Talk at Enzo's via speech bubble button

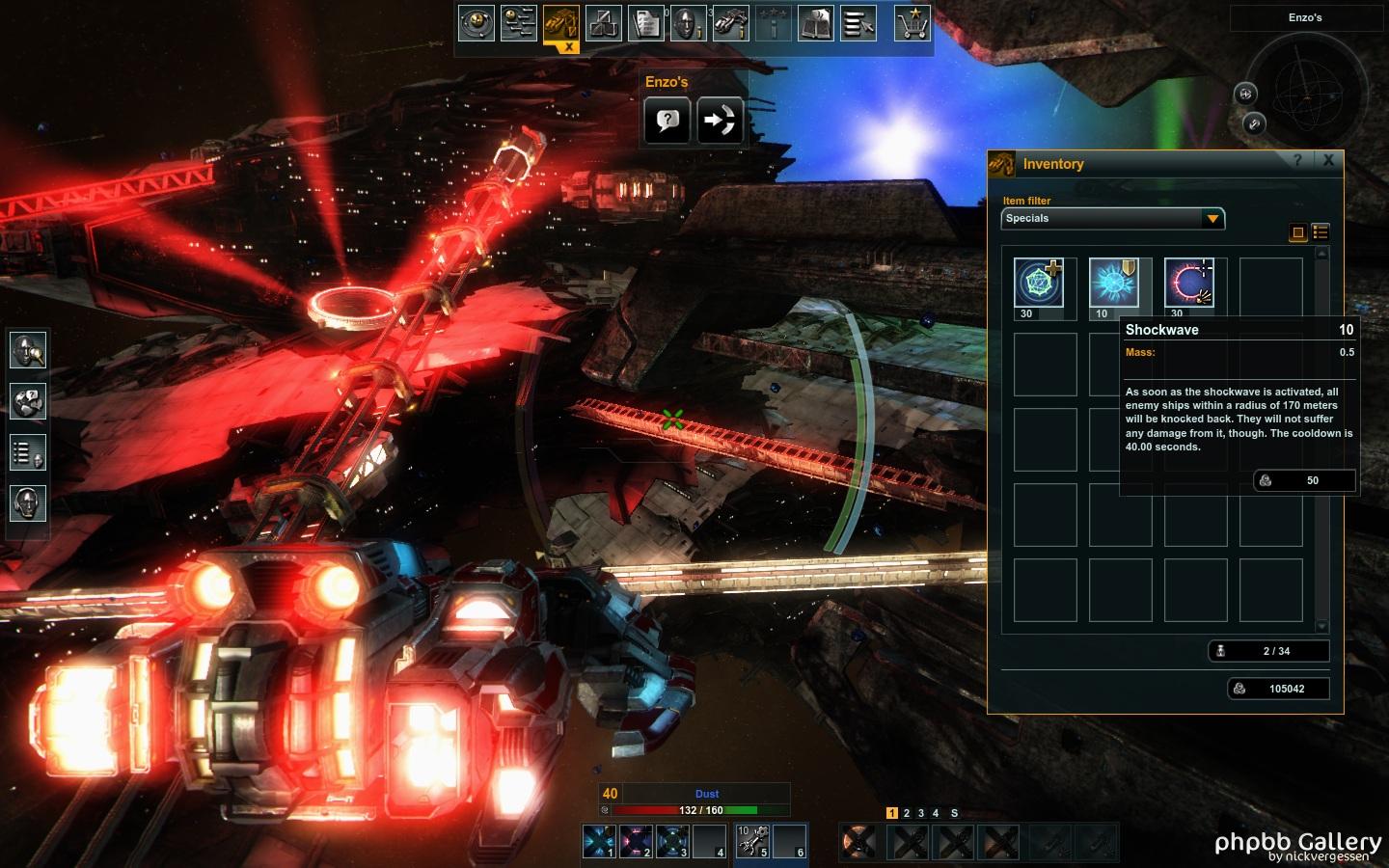pyautogui.click(x=667, y=121)
